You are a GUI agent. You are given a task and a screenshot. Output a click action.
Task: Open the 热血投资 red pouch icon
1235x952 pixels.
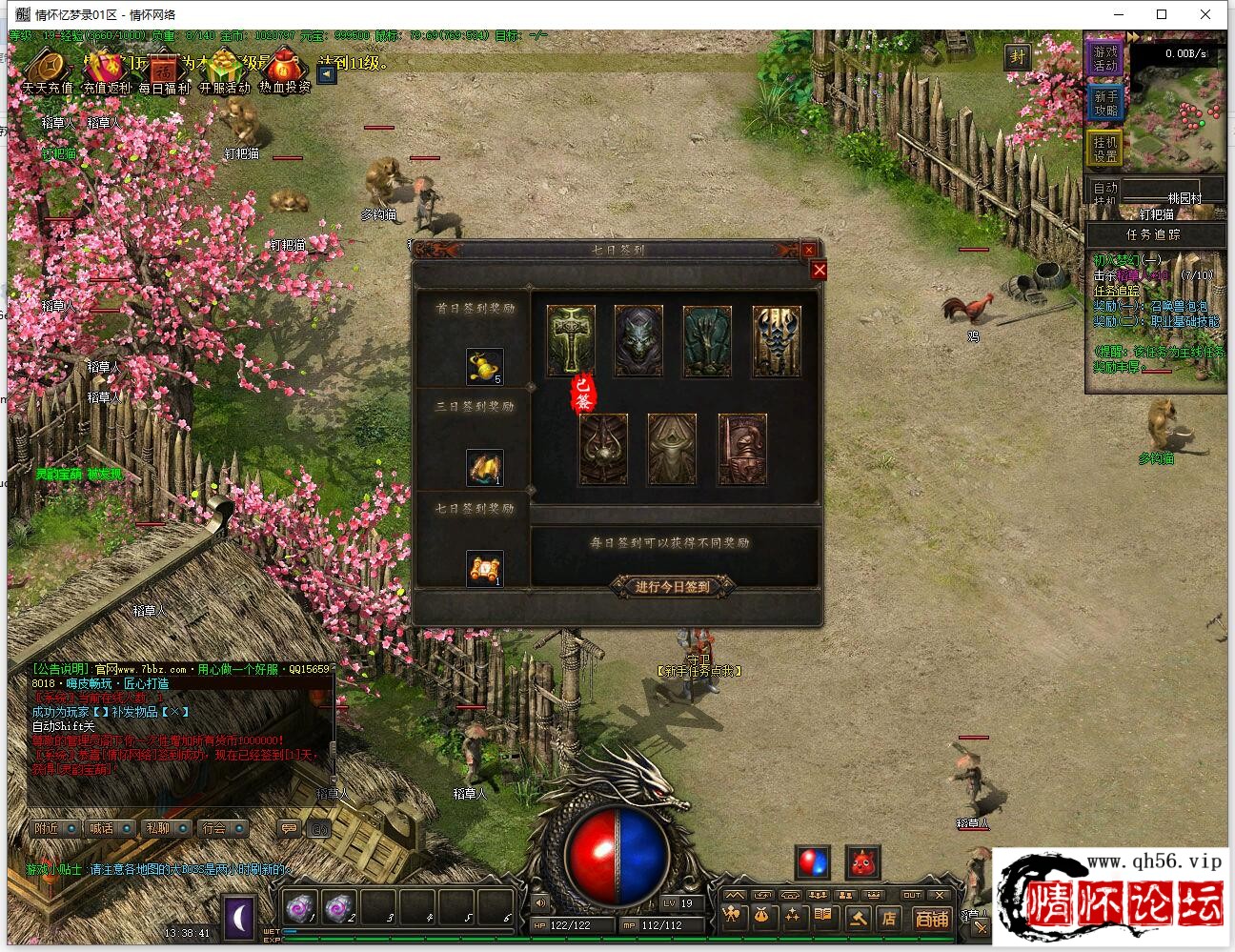pyautogui.click(x=284, y=69)
